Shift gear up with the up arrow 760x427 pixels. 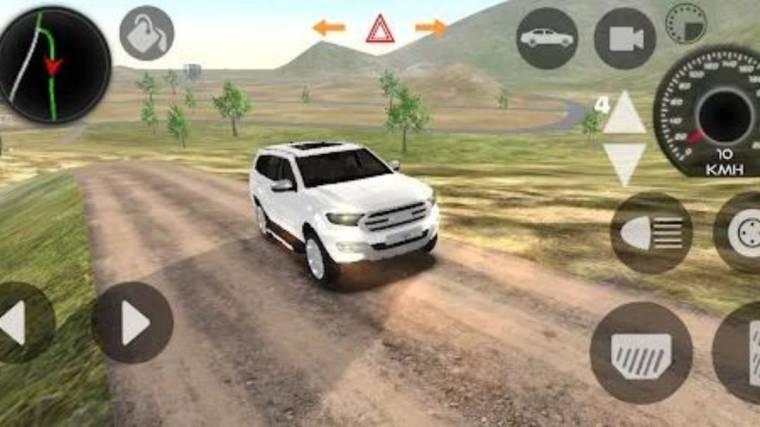pyautogui.click(x=626, y=114)
